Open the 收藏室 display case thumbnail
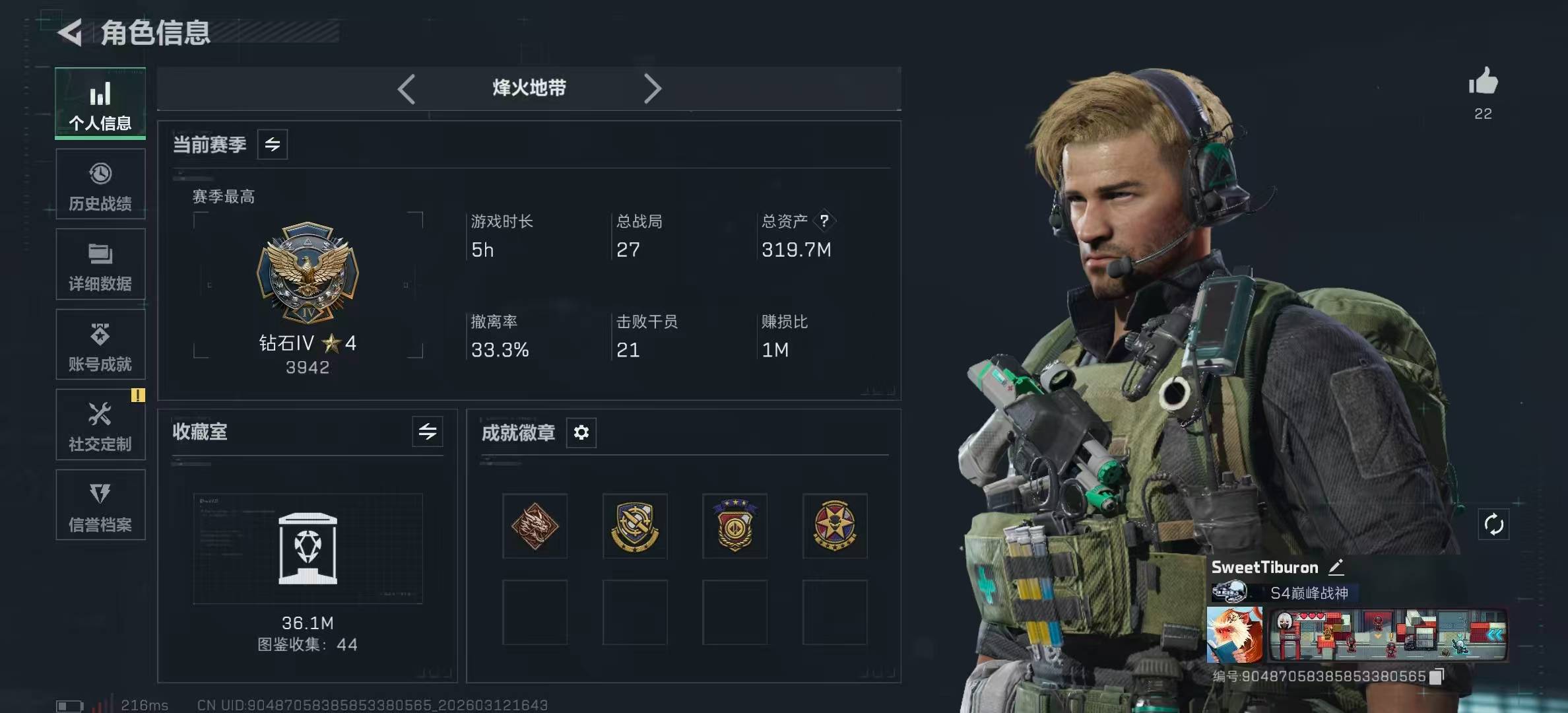This screenshot has height=713, width=1568. click(x=308, y=549)
